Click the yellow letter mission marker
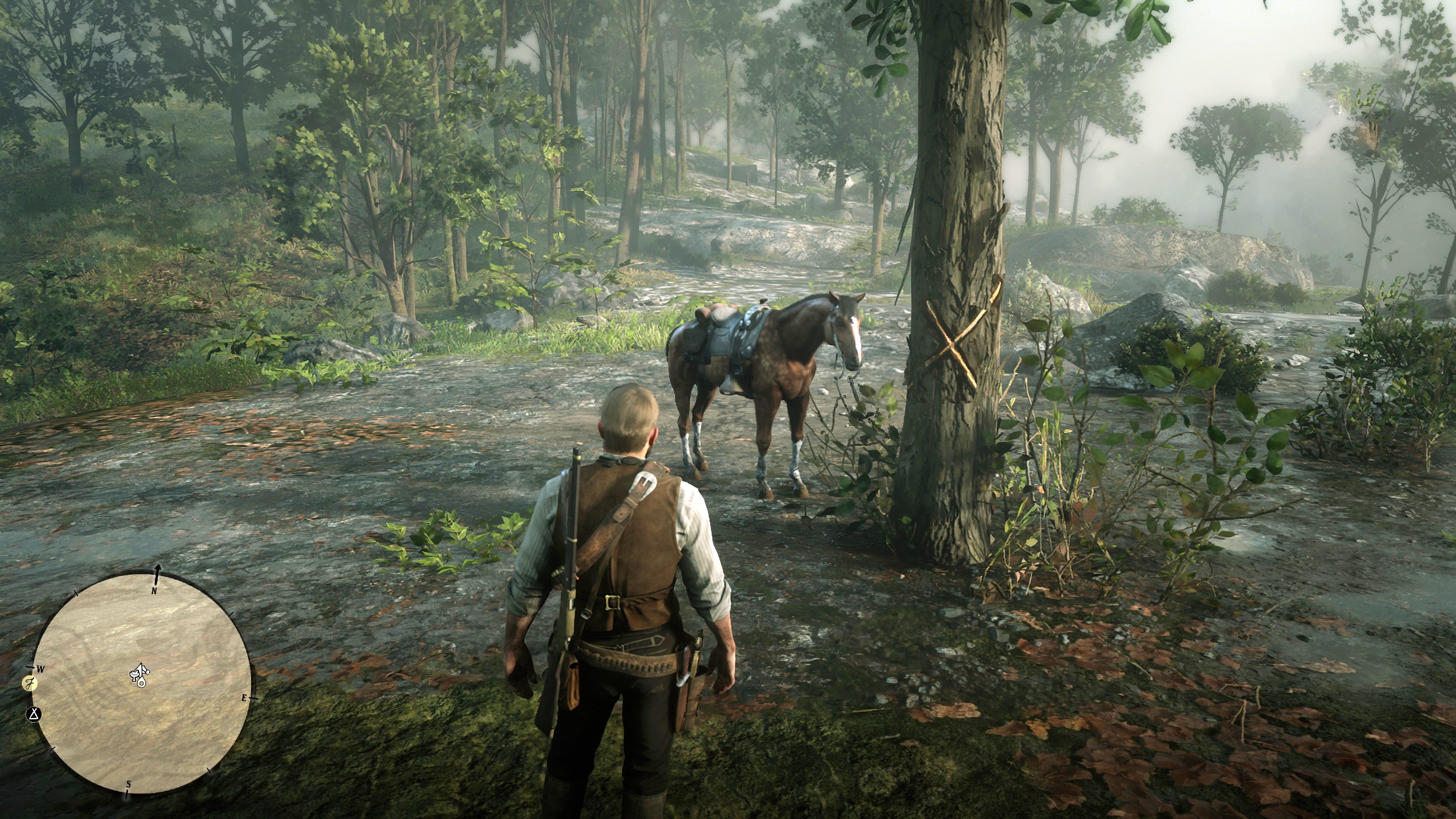Screen dimensions: 1456x819 click(30, 684)
